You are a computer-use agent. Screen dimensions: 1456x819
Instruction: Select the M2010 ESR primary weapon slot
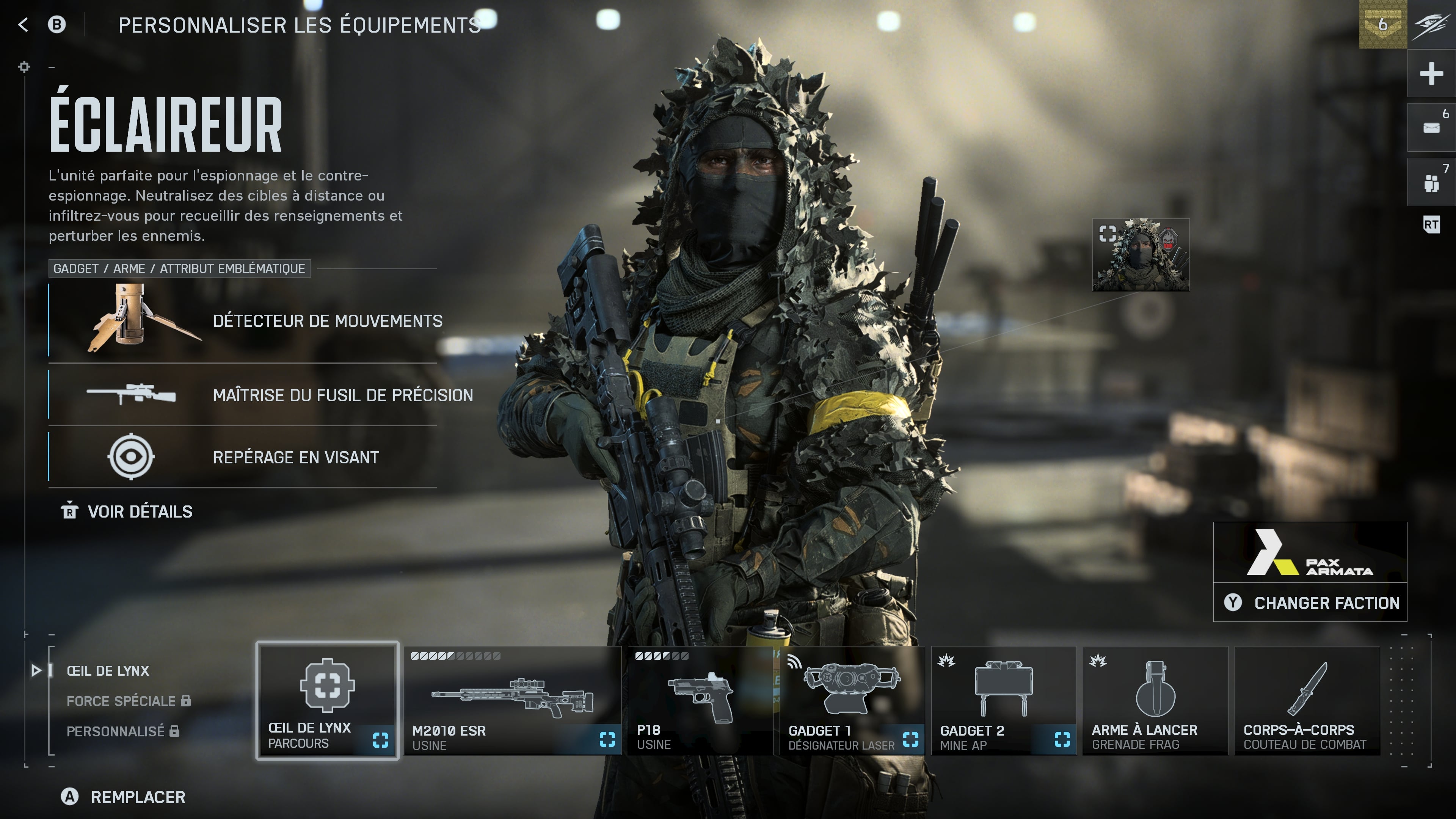512,700
